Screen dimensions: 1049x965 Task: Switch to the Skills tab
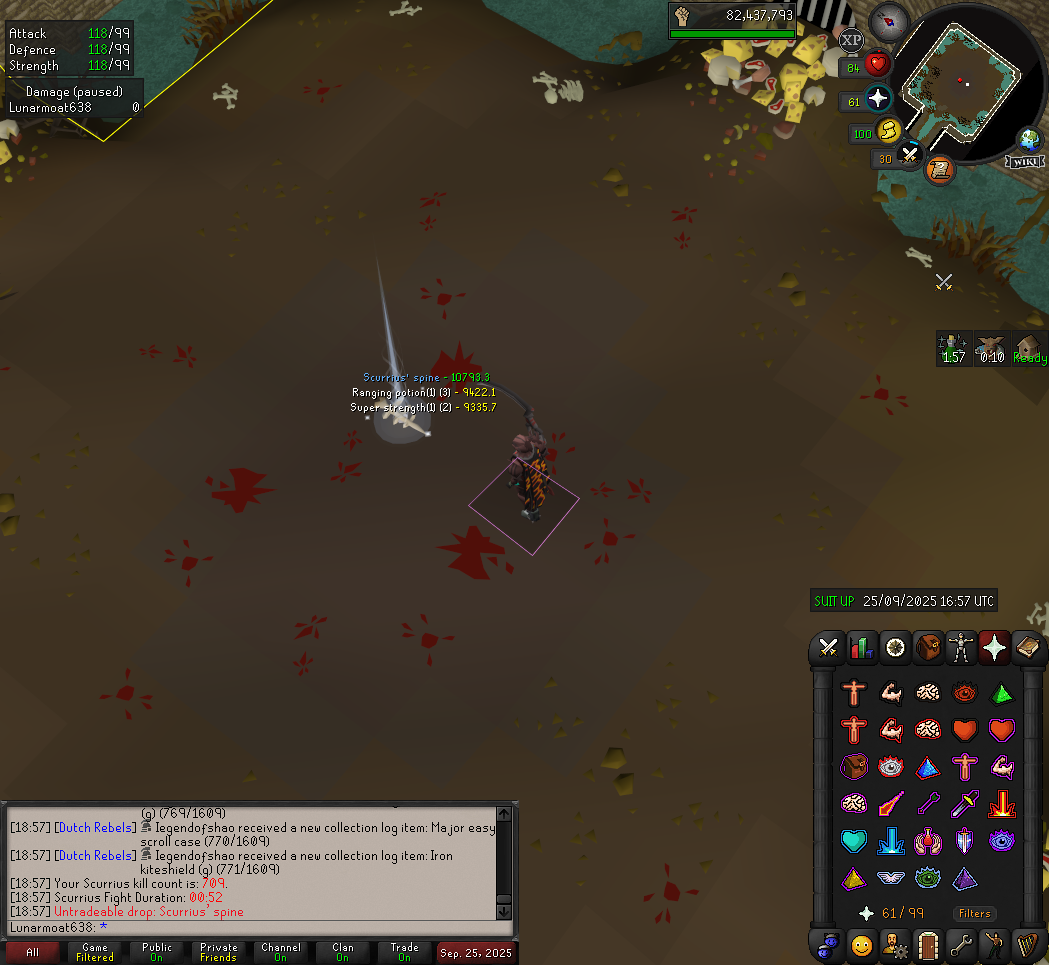(x=861, y=647)
